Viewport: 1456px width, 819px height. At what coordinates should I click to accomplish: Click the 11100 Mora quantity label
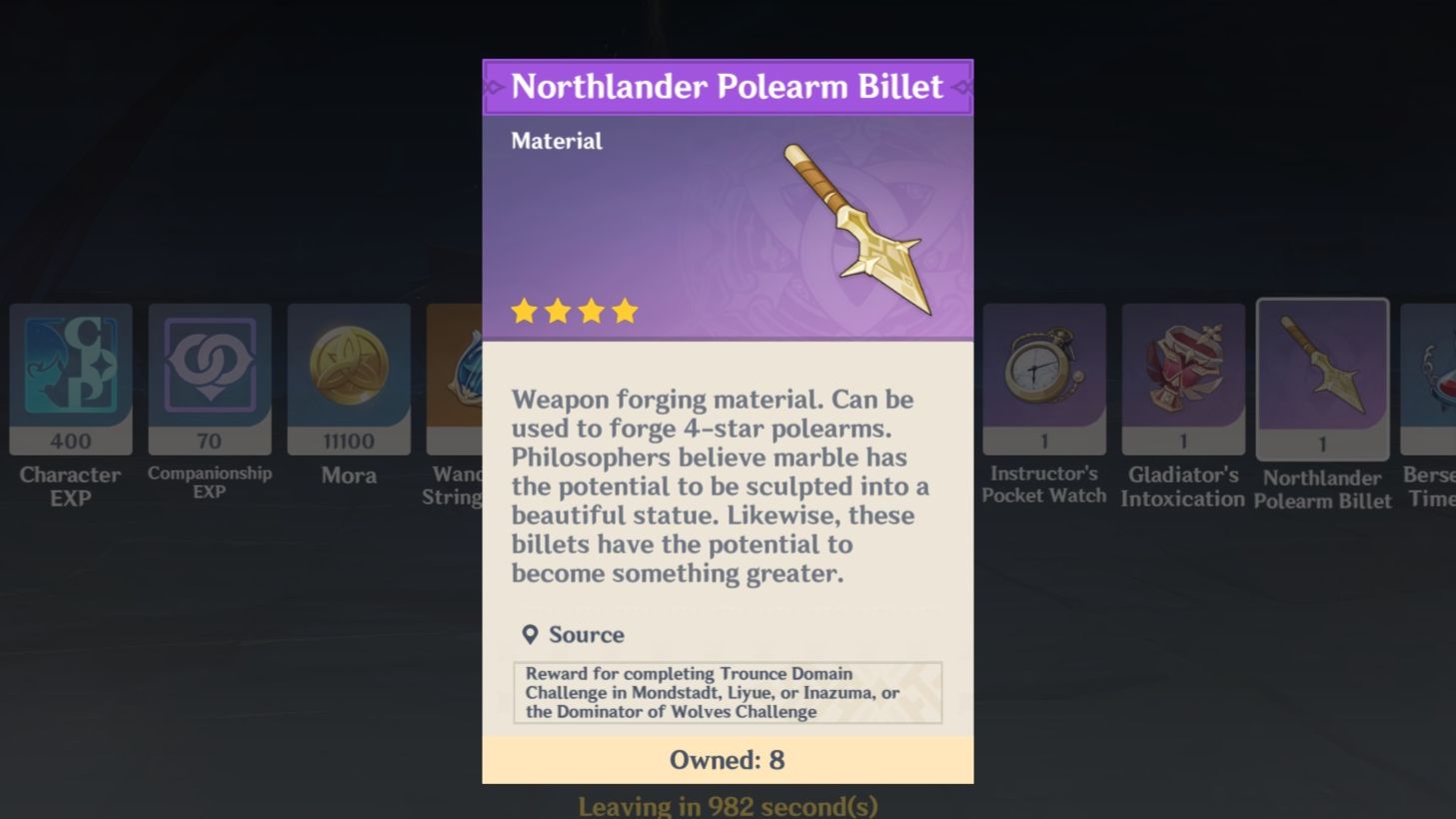coord(348,440)
